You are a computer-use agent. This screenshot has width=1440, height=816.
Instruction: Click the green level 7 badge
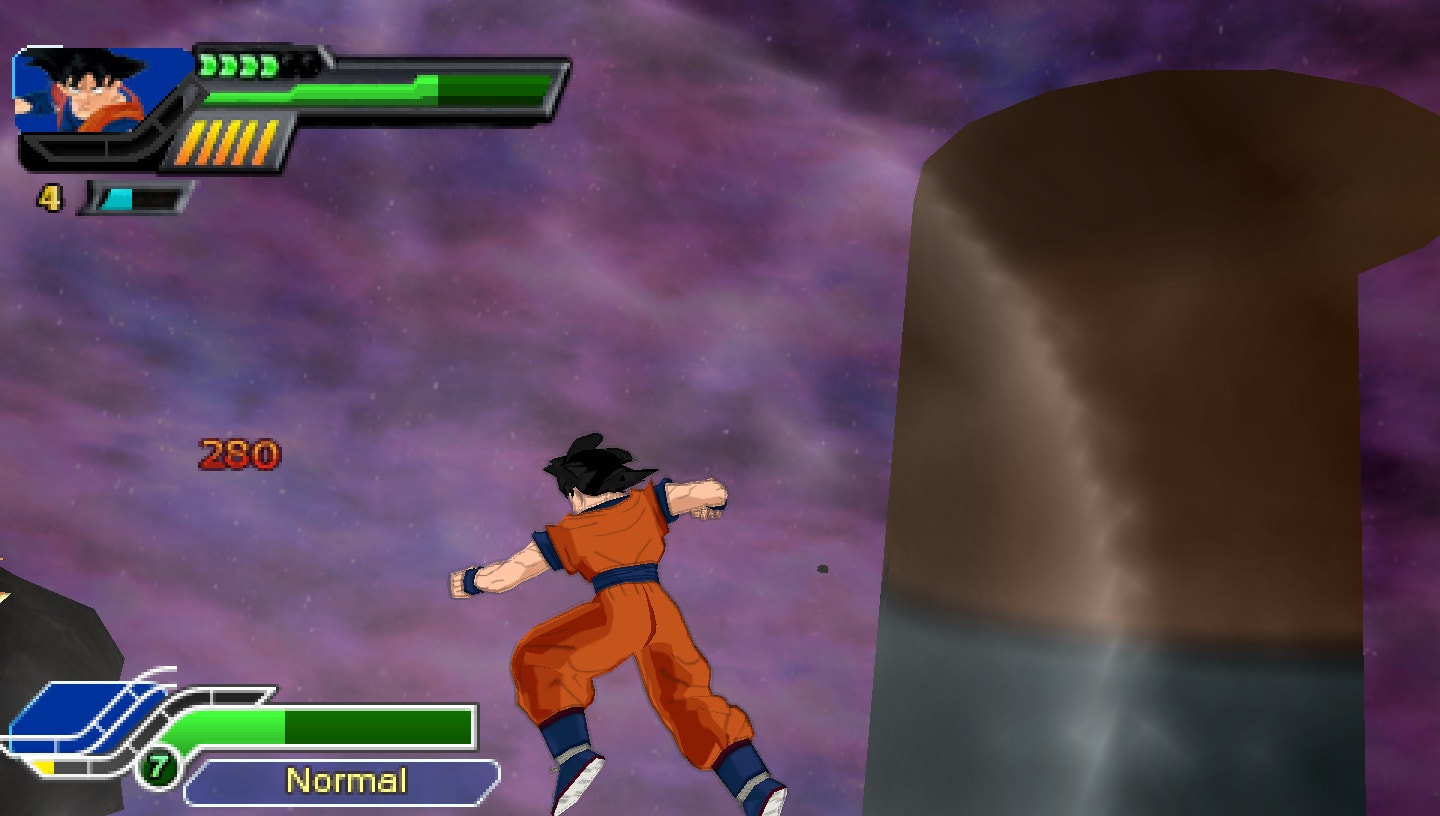(157, 768)
